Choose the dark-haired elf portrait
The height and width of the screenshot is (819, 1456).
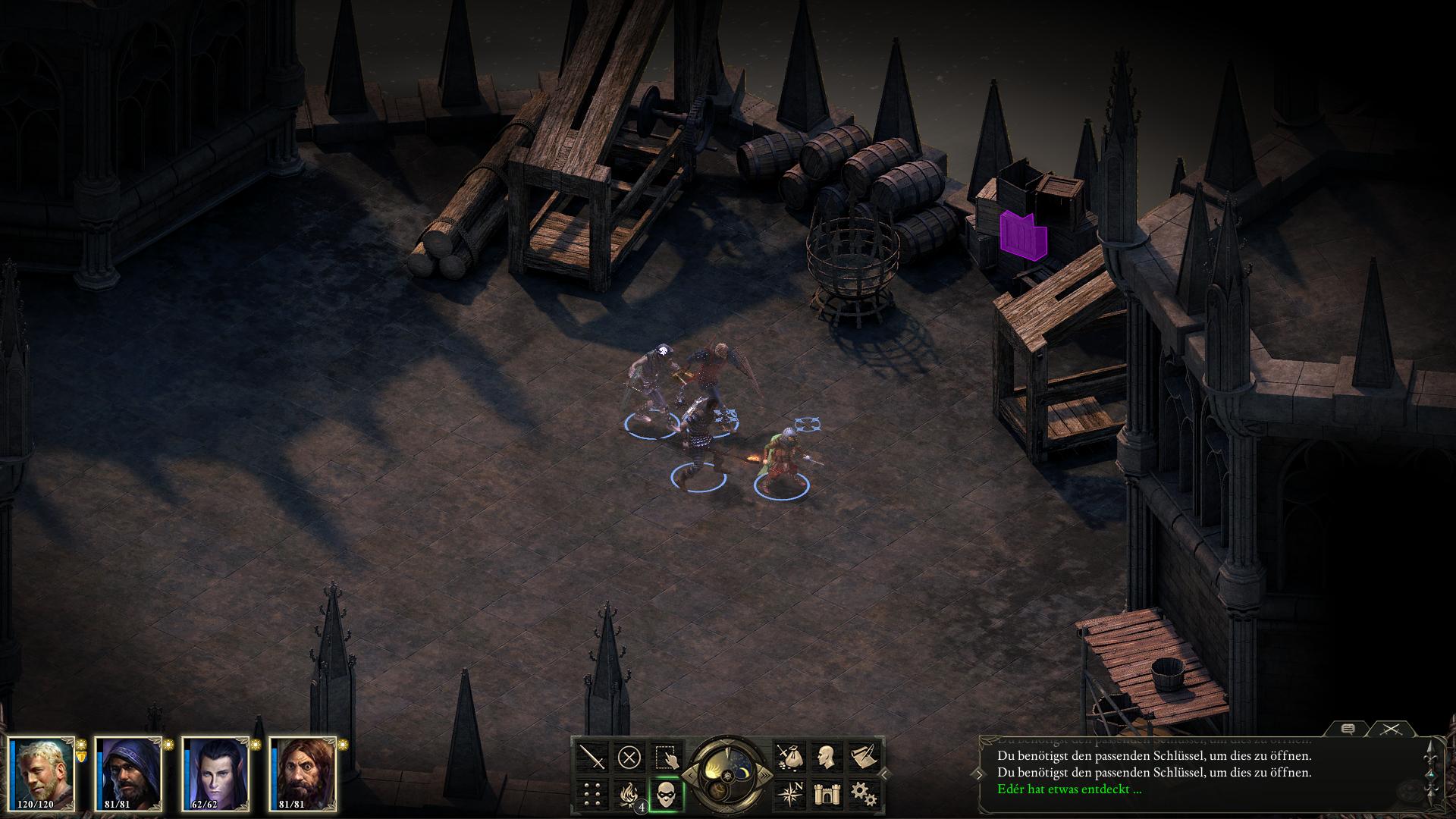(218, 773)
